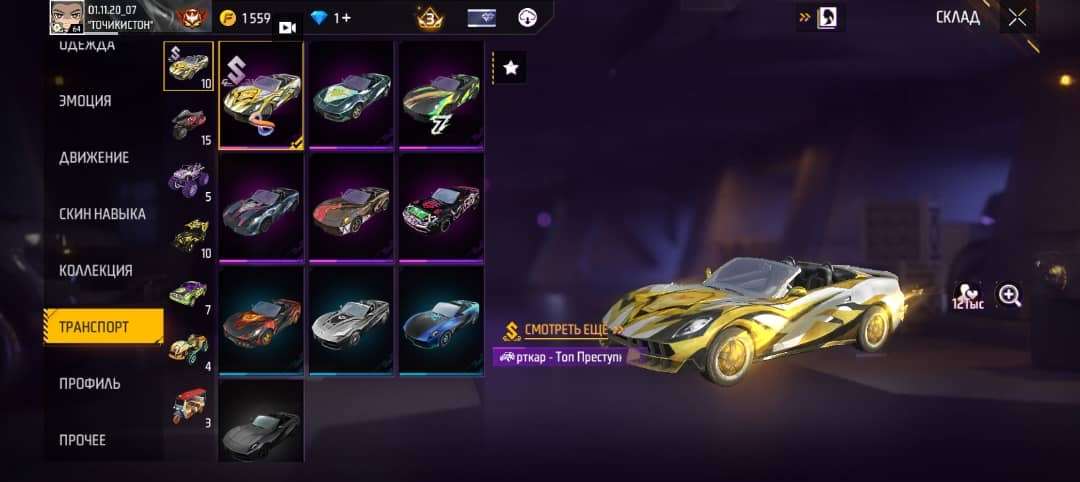Viewport: 1080px width, 482px height.
Task: Pick the red tuk-tuk vehicle type
Action: pyautogui.click(x=188, y=406)
